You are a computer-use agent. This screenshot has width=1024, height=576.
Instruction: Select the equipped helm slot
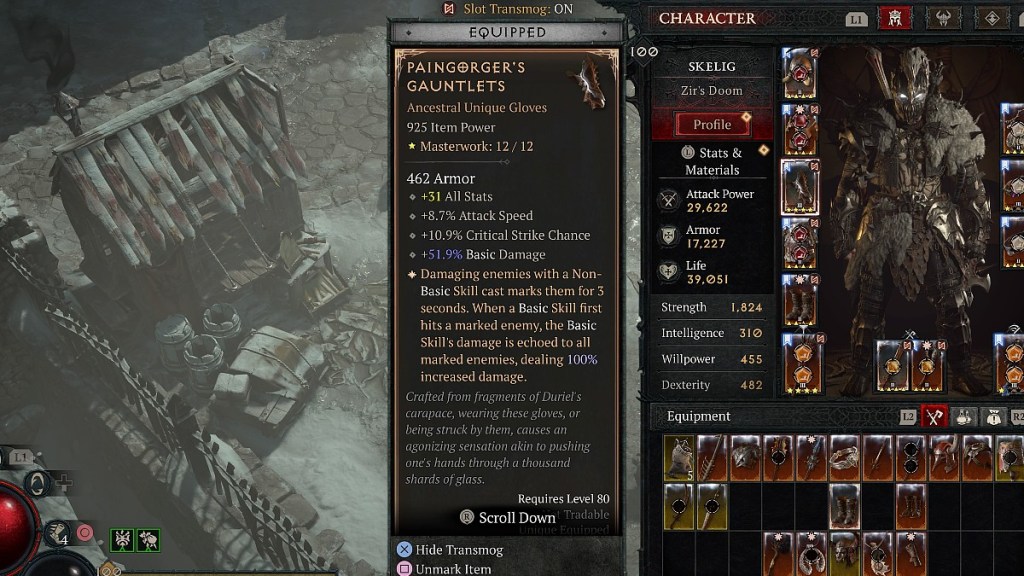point(799,72)
